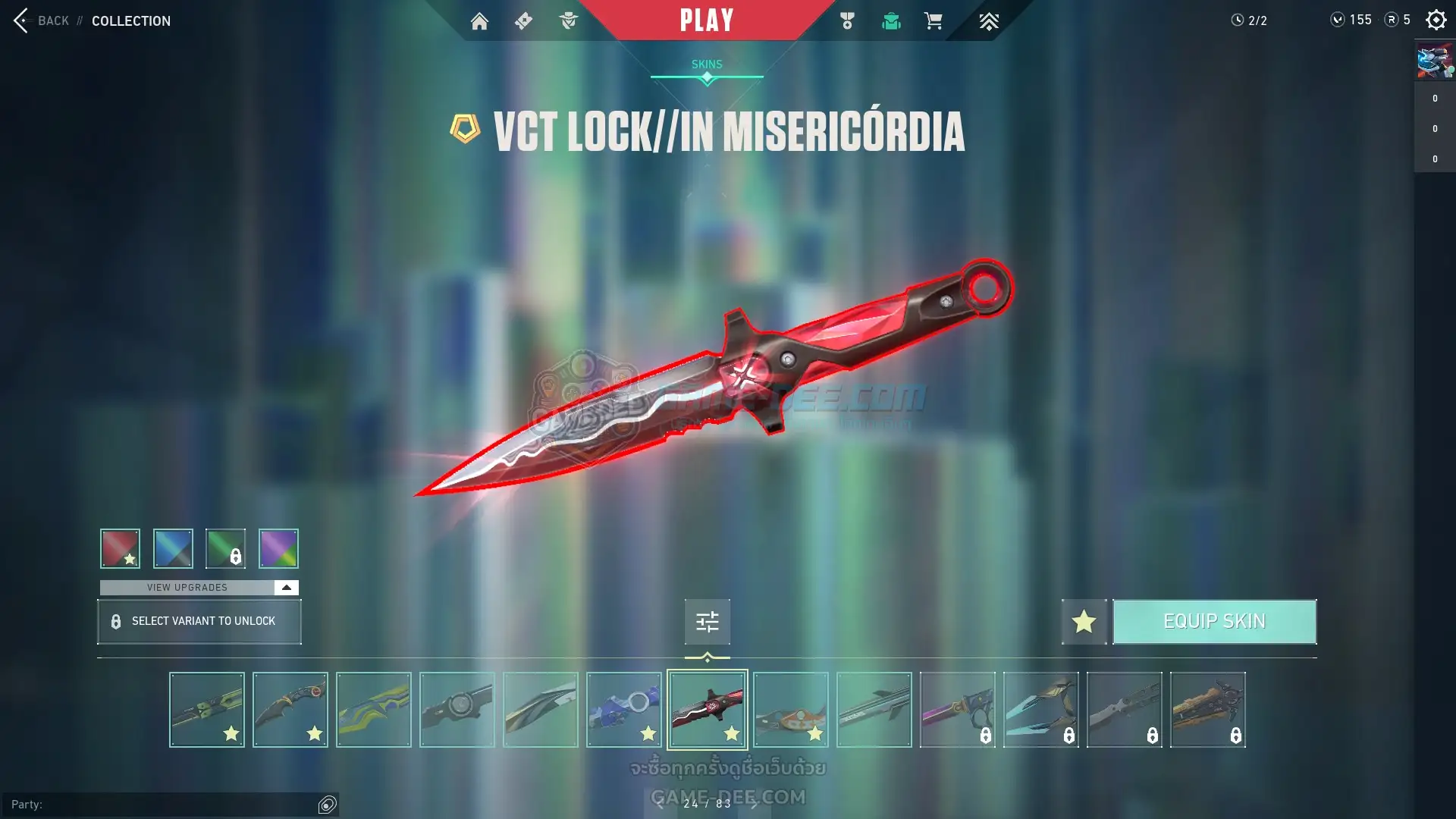Go to the next skins page arrow
This screenshot has height=819, width=1456.
[754, 804]
